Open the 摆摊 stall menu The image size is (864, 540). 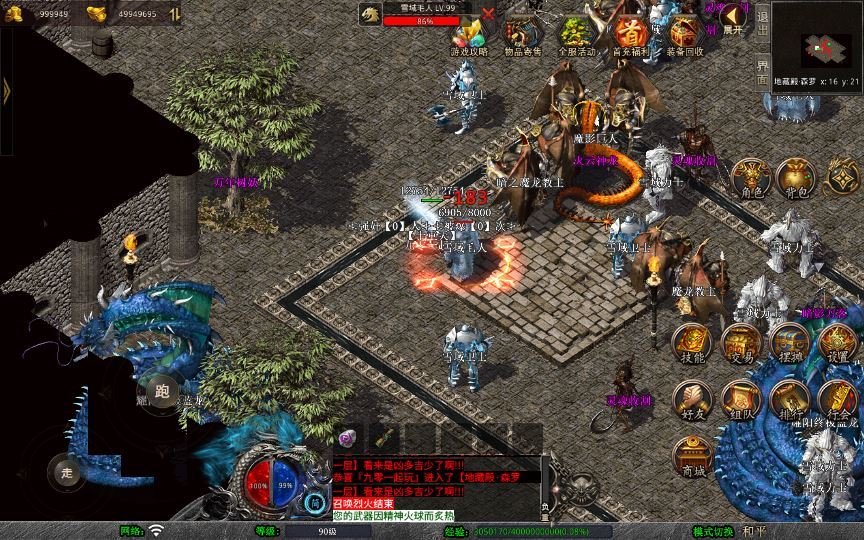(x=788, y=343)
